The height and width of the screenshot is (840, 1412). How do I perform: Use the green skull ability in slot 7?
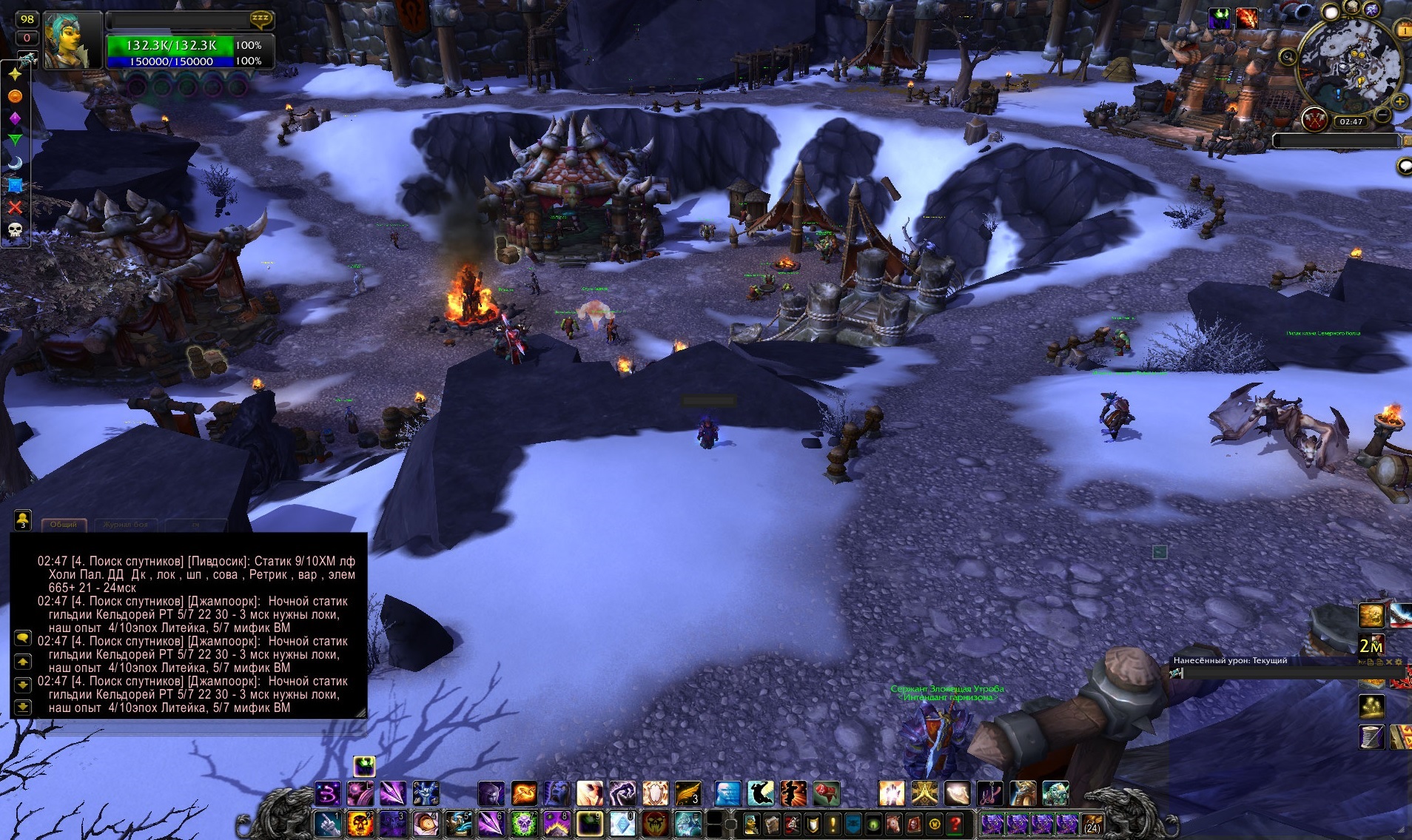tap(523, 824)
